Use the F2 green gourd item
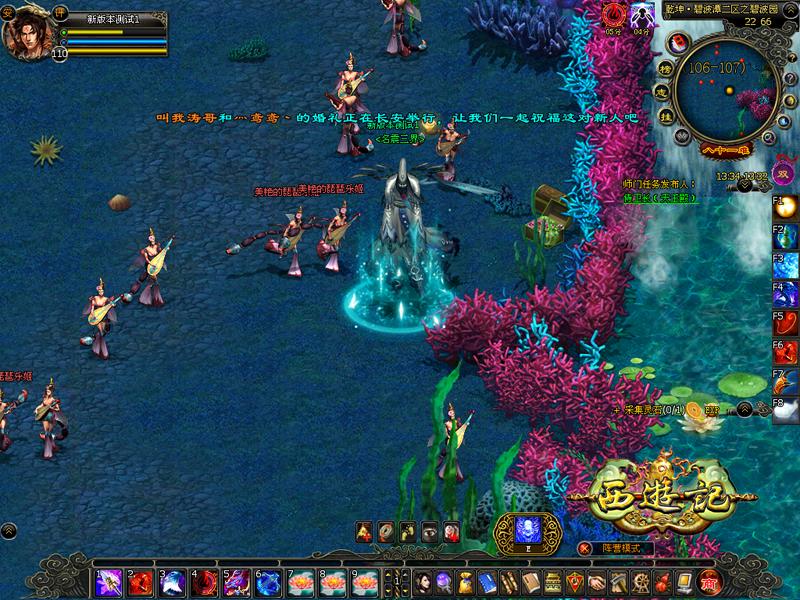The image size is (800, 600). pos(789,238)
